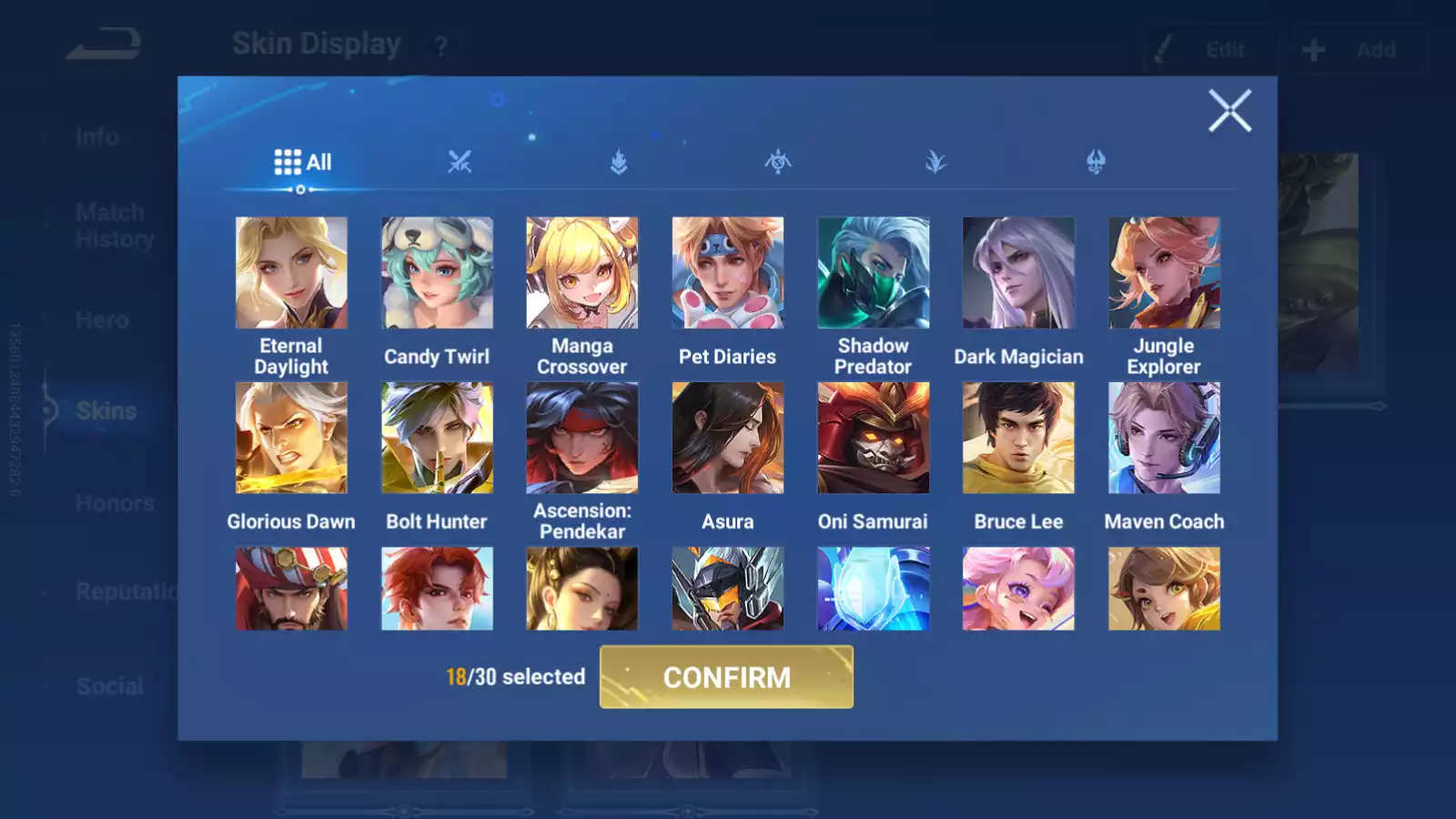The width and height of the screenshot is (1456, 819).
Task: Choose the Candy Twirl skin
Action: (x=437, y=273)
